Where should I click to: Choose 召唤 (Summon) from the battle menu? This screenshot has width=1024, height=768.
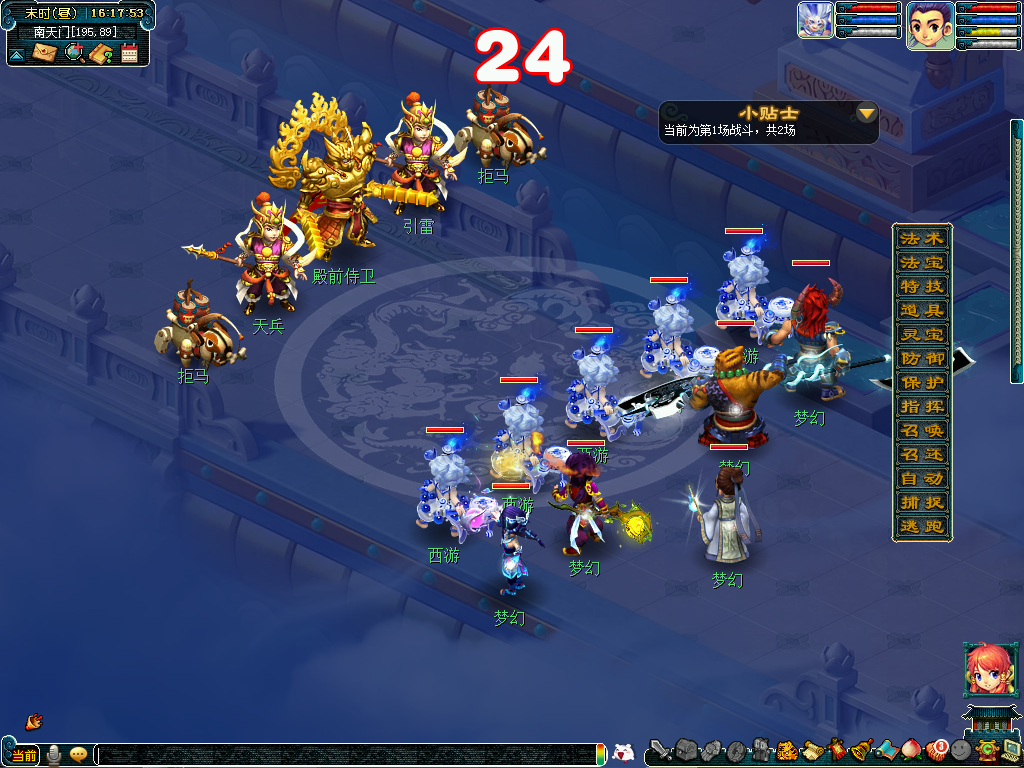point(921,430)
